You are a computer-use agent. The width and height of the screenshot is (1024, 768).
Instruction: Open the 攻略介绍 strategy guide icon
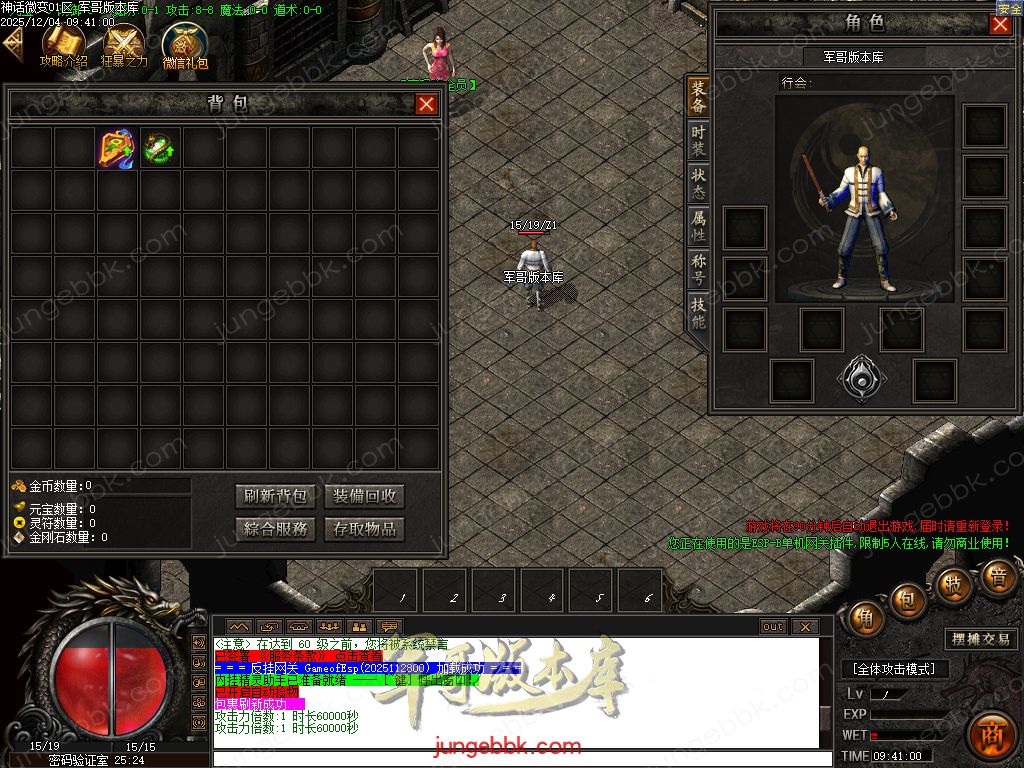(x=63, y=45)
